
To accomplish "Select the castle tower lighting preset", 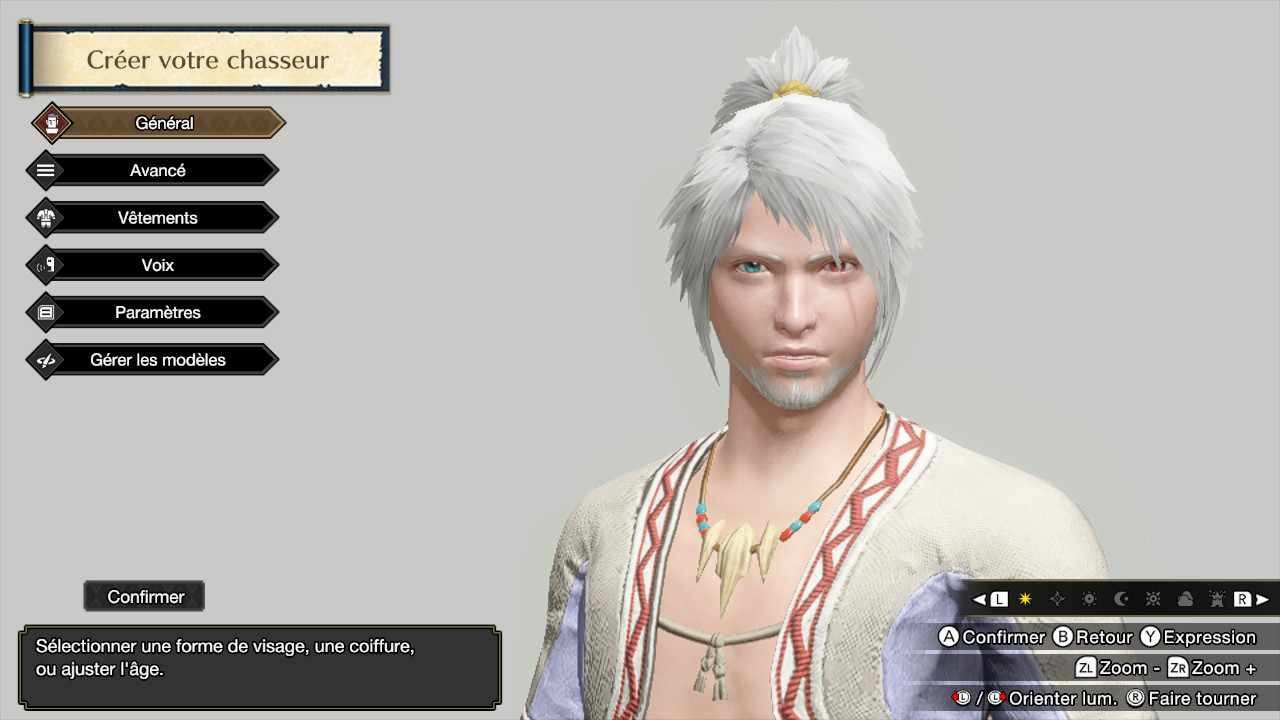I will [x=1217, y=599].
